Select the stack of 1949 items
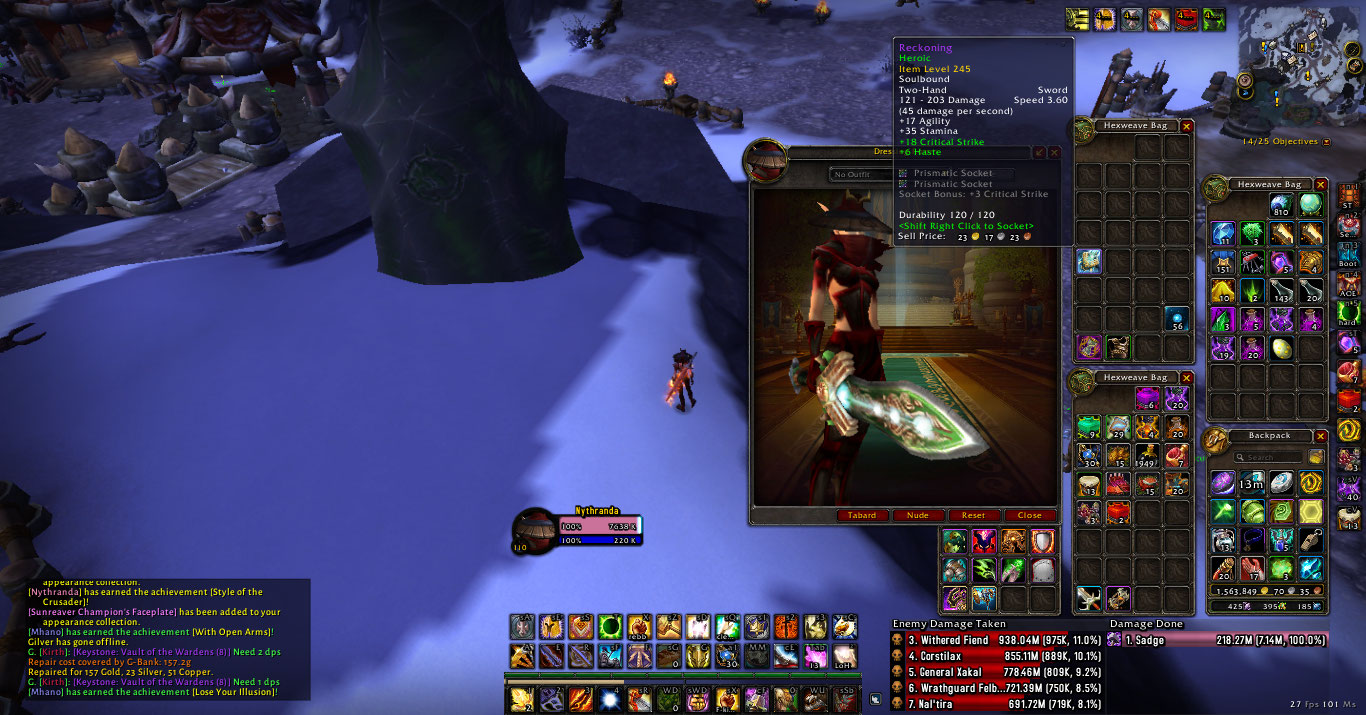Screen dimensions: 1366x715 coord(1148,456)
